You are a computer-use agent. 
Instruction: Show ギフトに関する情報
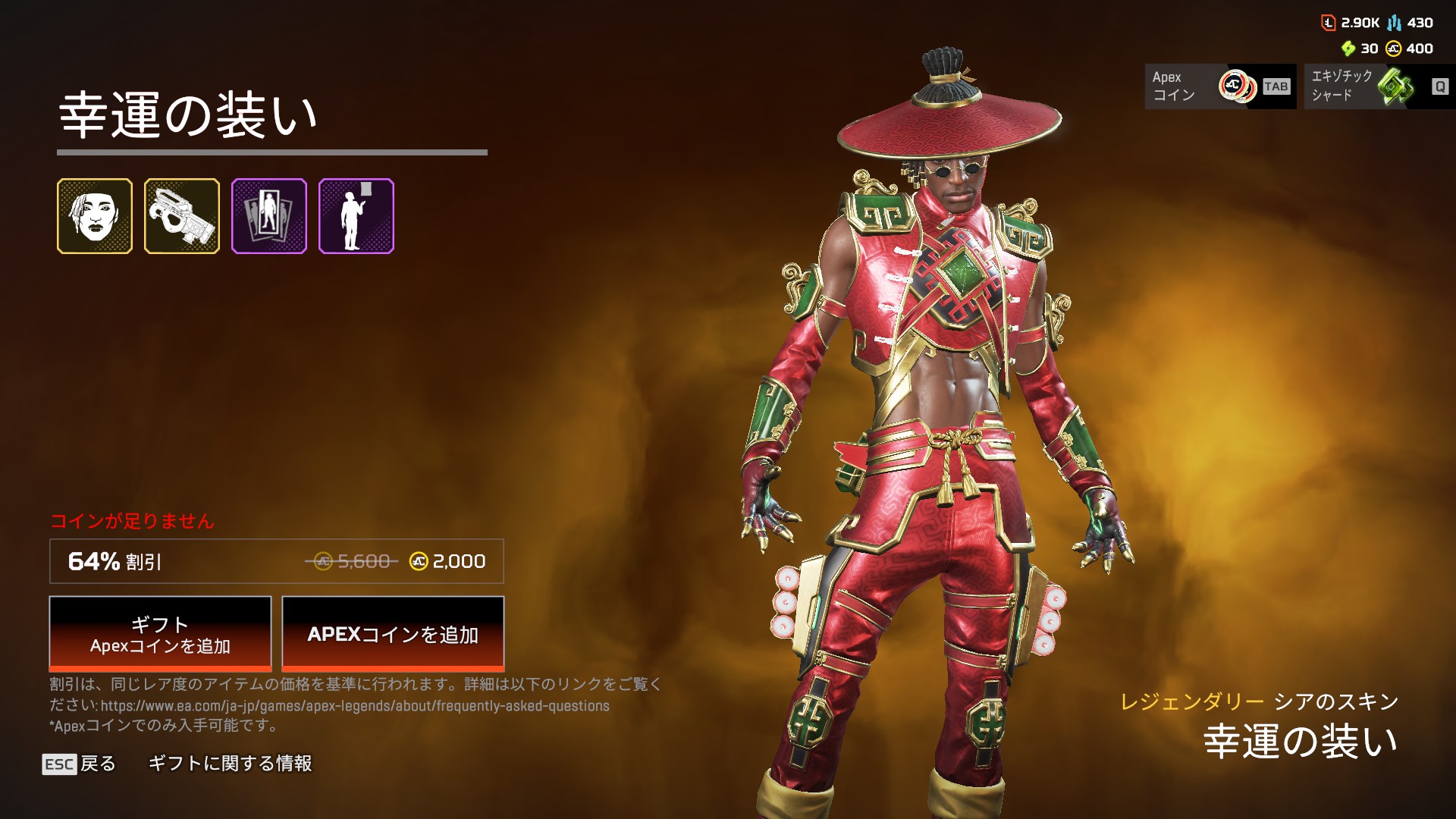point(230,764)
